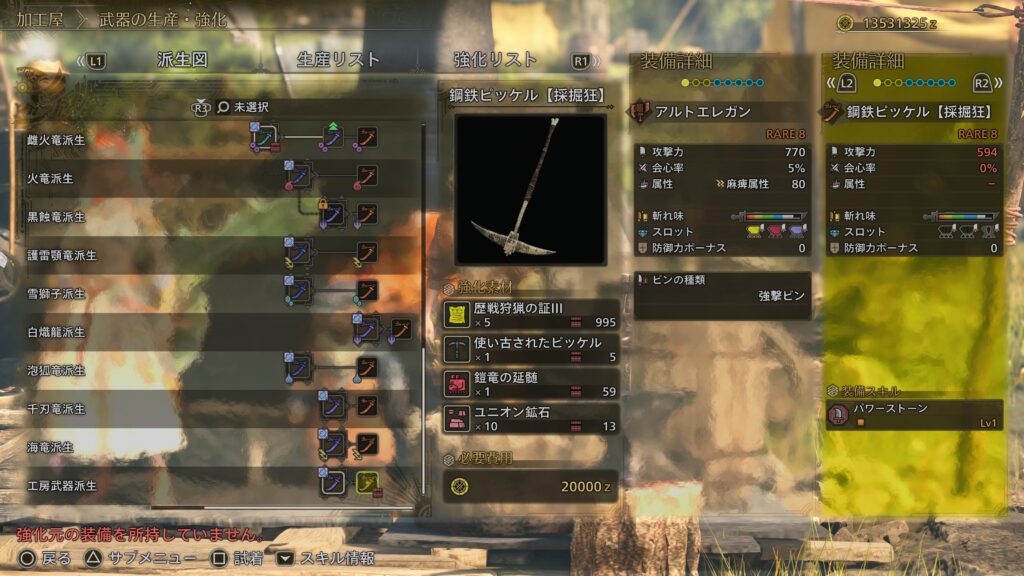Screen dimensions: 1024x576
Task: Pick the 護雷顎竜派生 tree row
Action: pos(63,255)
